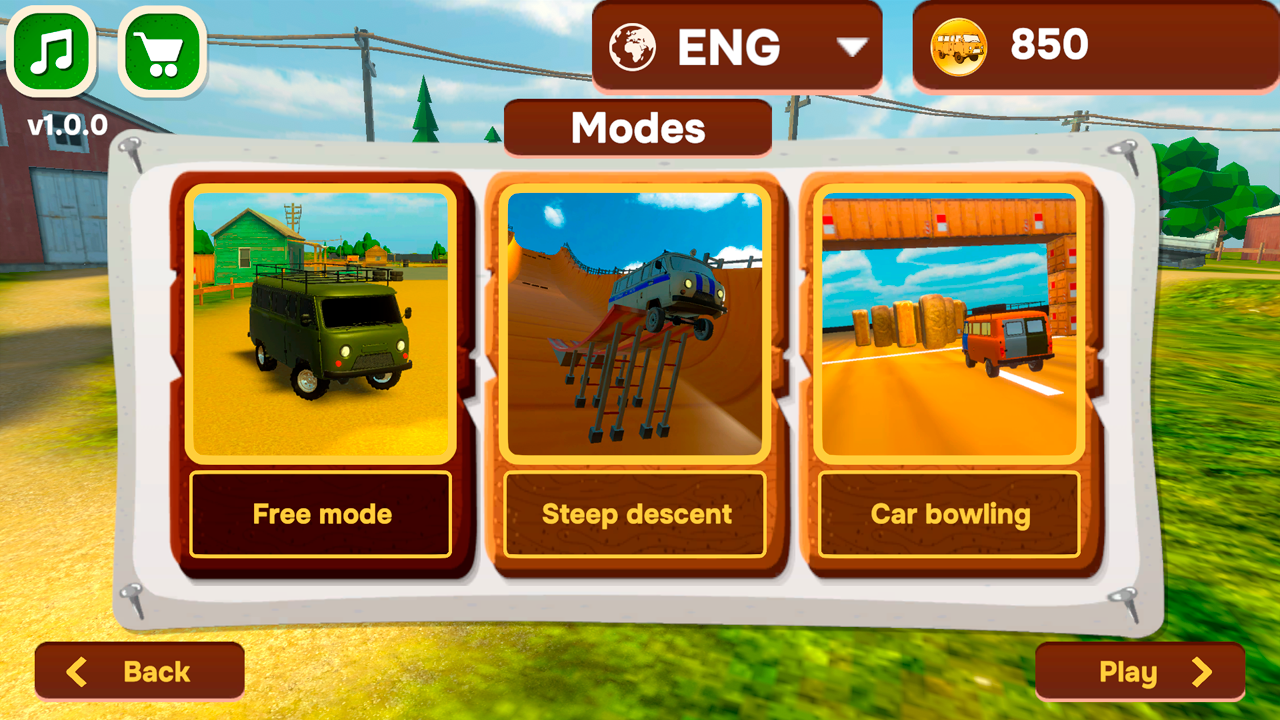Click the forward arrow on the Play button

tap(1203, 672)
